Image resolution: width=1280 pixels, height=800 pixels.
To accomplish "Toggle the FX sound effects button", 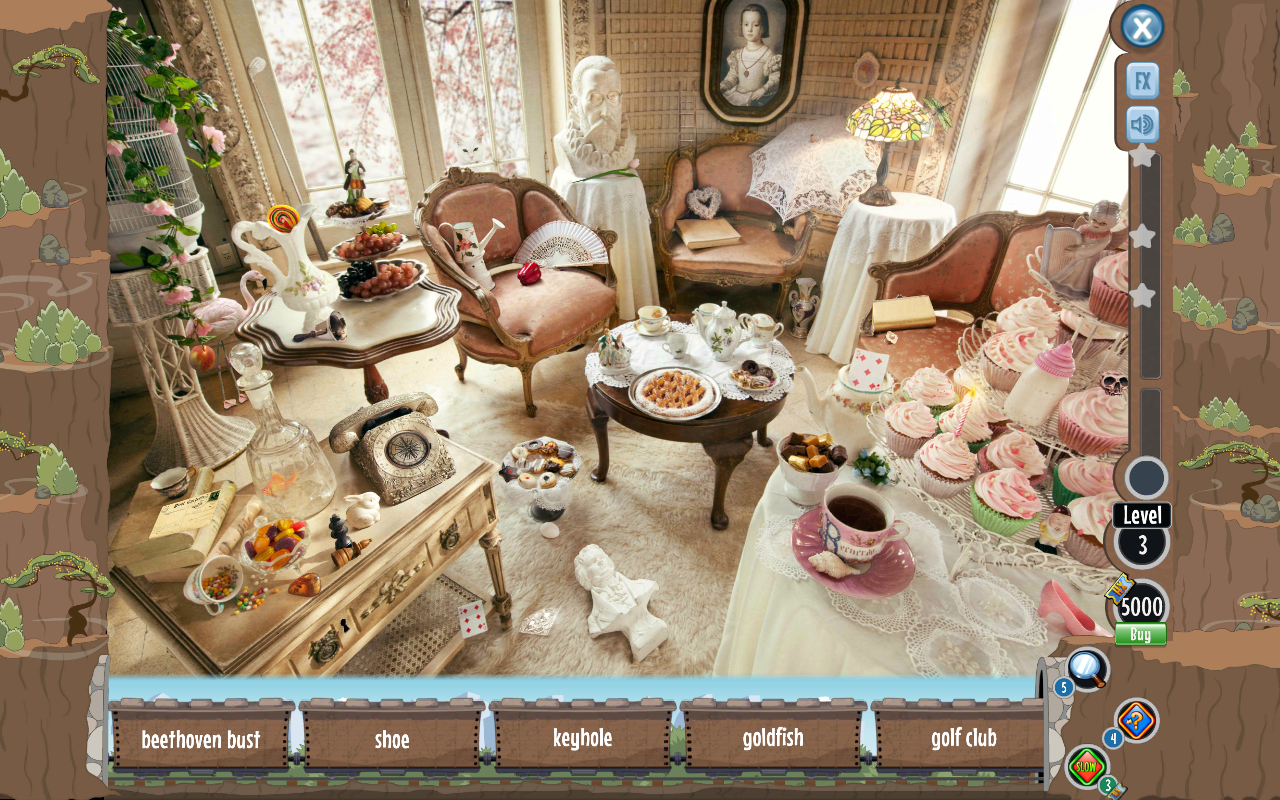I will click(1142, 80).
